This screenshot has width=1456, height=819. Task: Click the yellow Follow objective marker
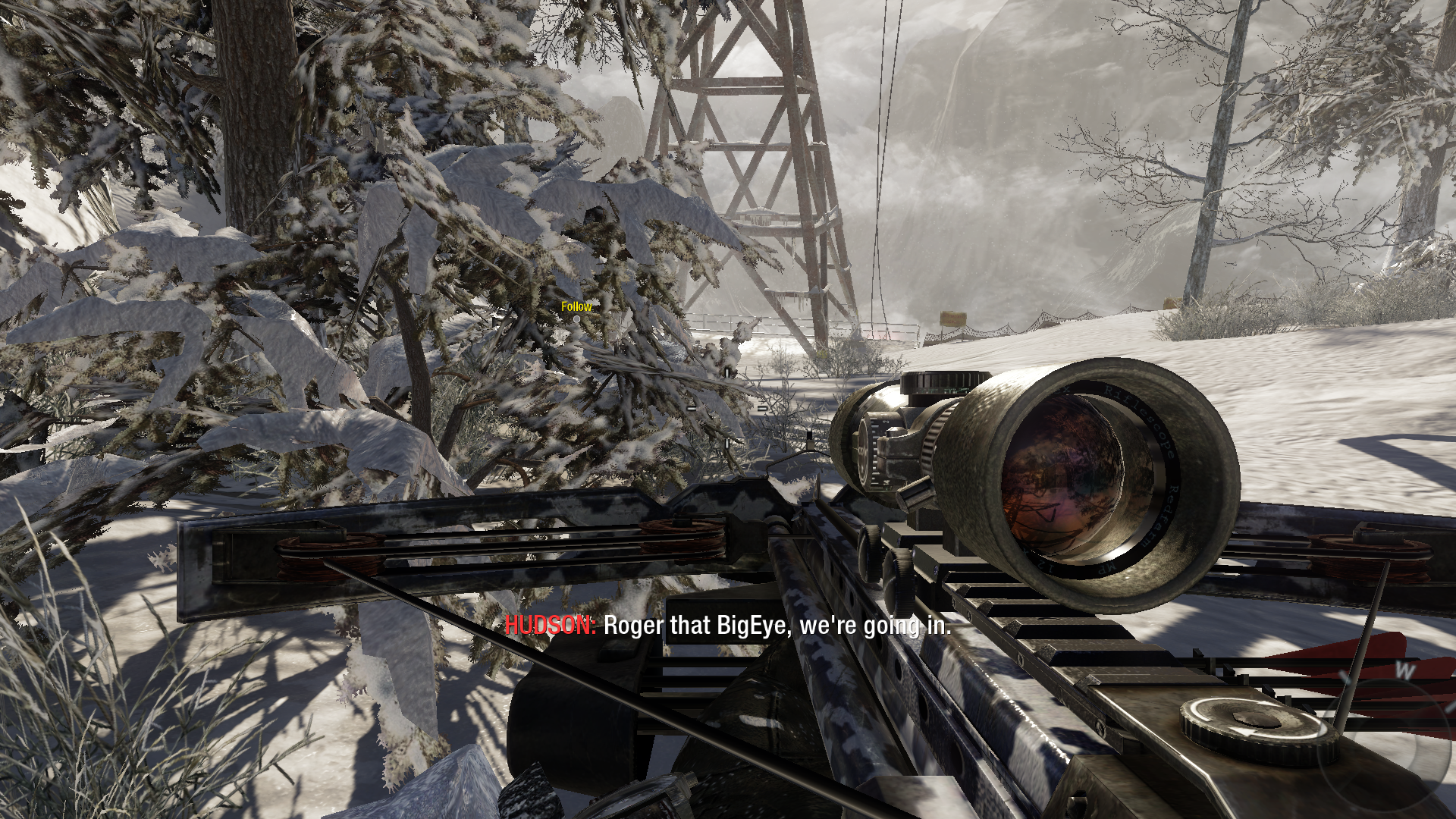576,307
